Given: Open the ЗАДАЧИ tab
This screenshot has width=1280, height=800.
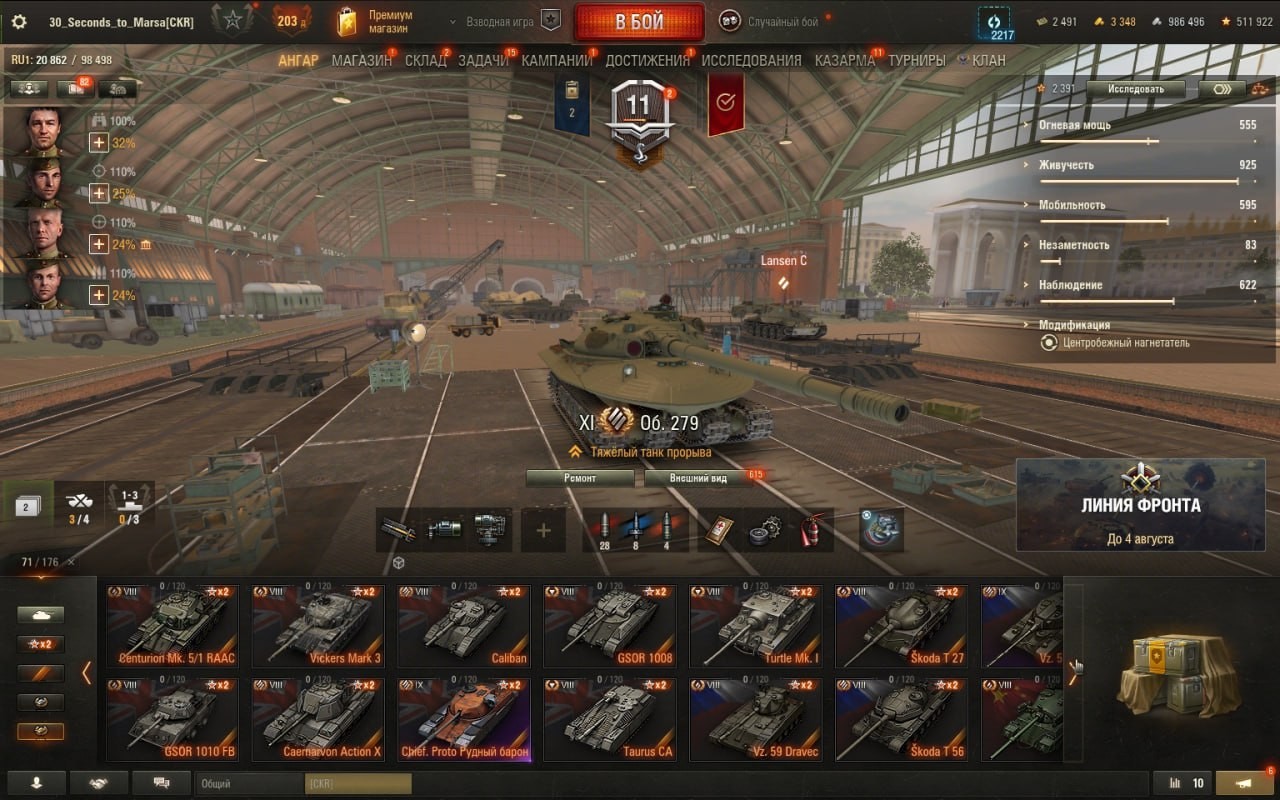Looking at the screenshot, I should pos(483,60).
